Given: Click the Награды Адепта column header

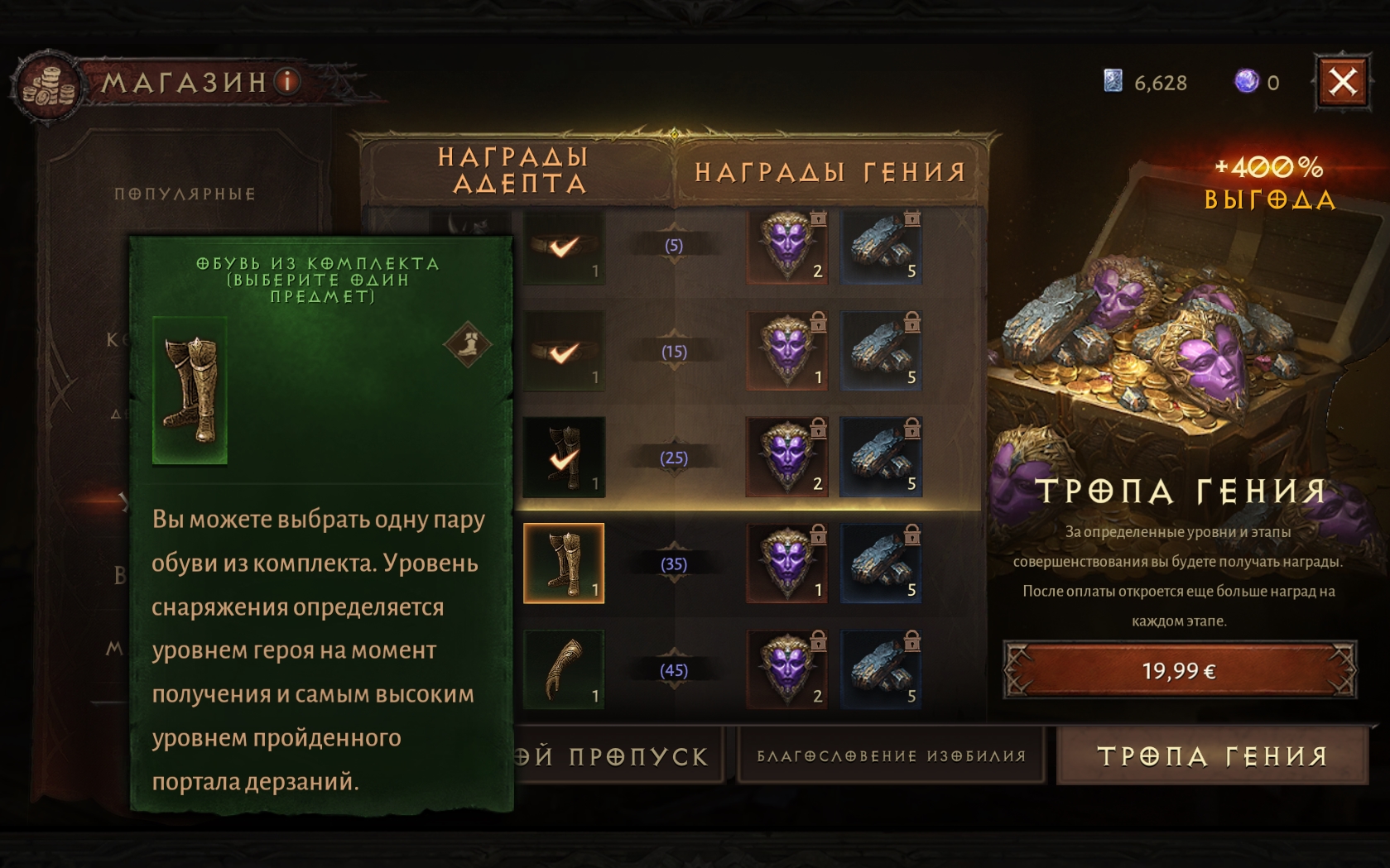Looking at the screenshot, I should (x=513, y=170).
